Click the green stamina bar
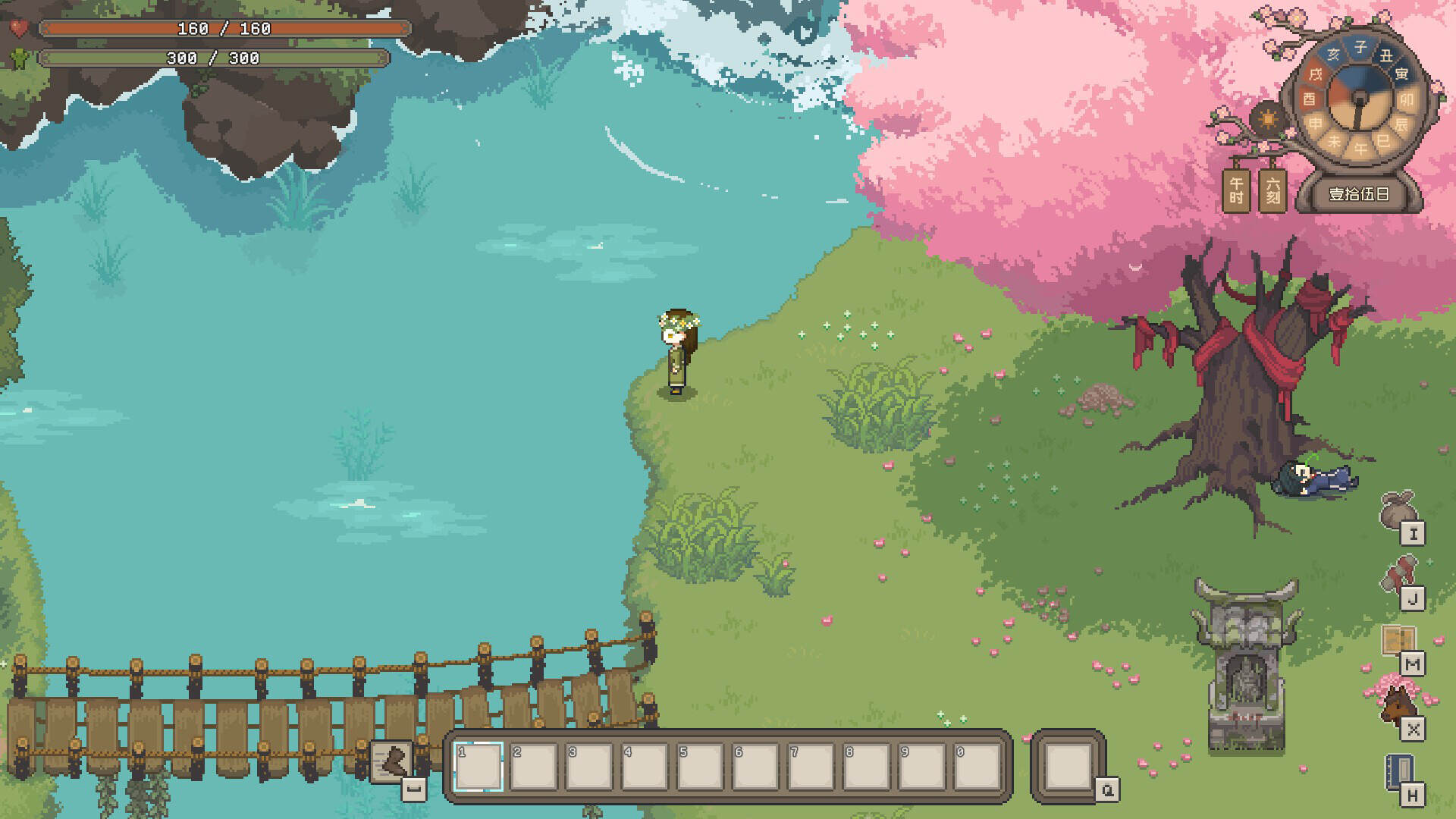The height and width of the screenshot is (819, 1456). tap(212, 56)
